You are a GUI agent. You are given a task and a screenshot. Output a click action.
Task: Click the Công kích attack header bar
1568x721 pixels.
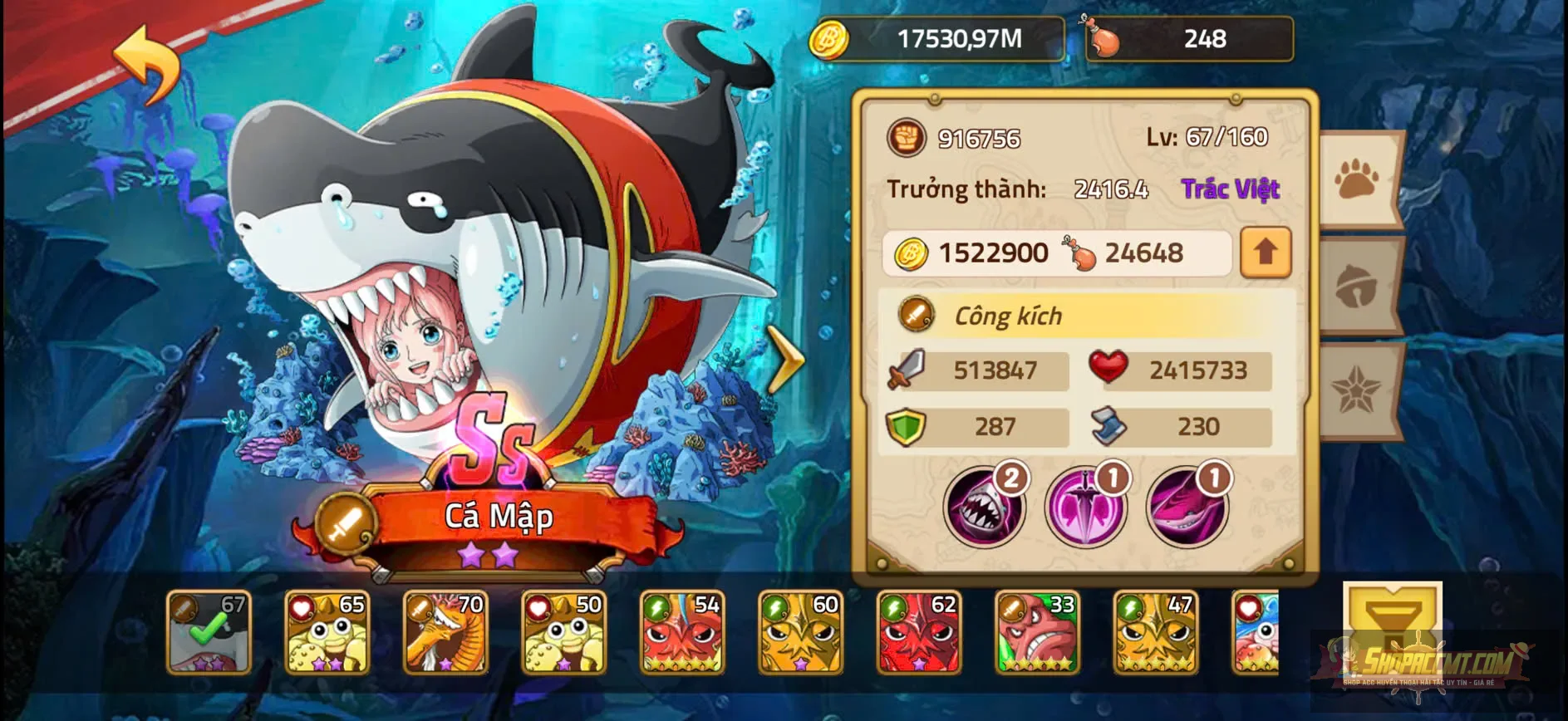tap(1080, 316)
